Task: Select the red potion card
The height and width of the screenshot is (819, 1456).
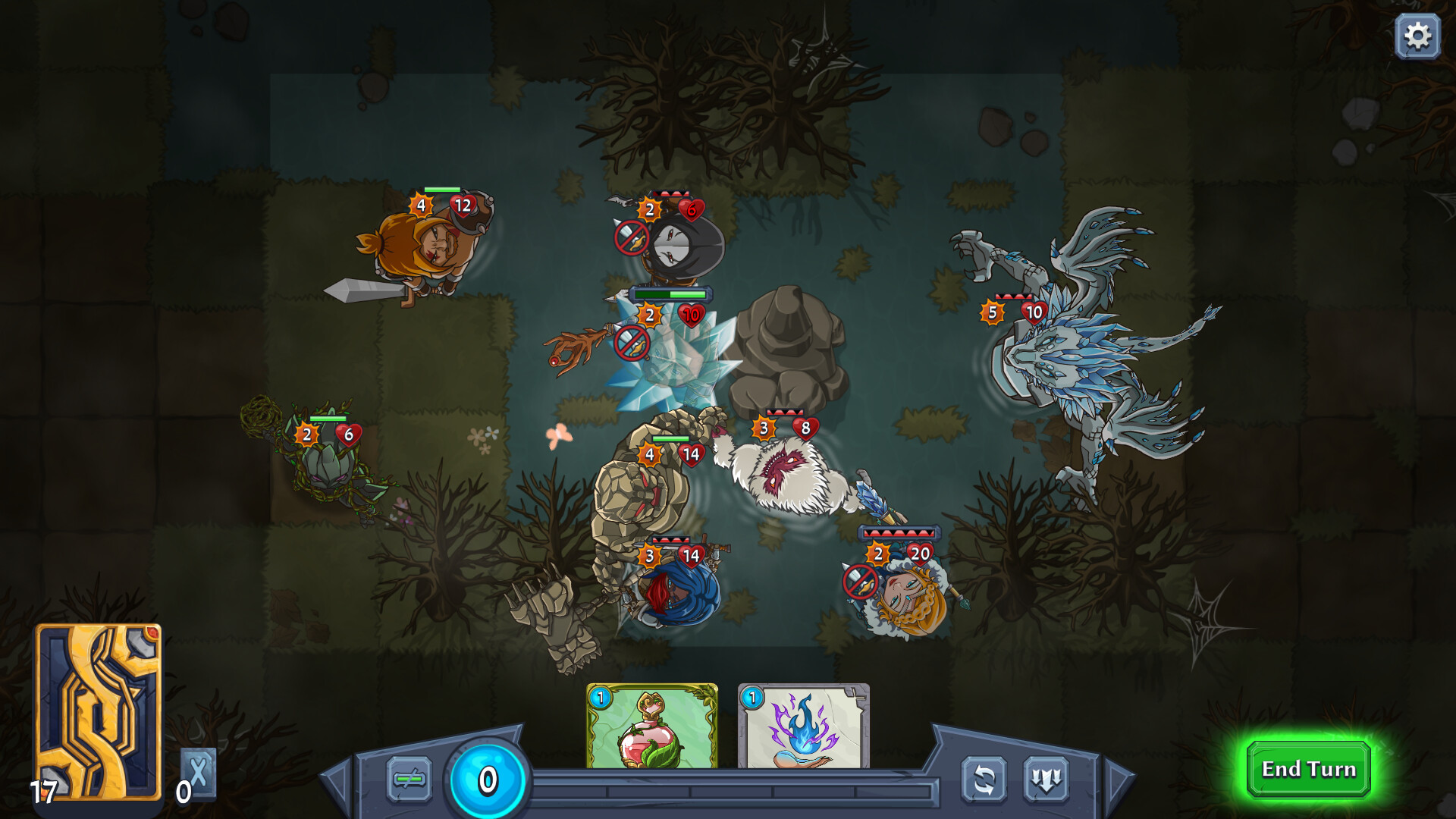Action: [x=651, y=726]
